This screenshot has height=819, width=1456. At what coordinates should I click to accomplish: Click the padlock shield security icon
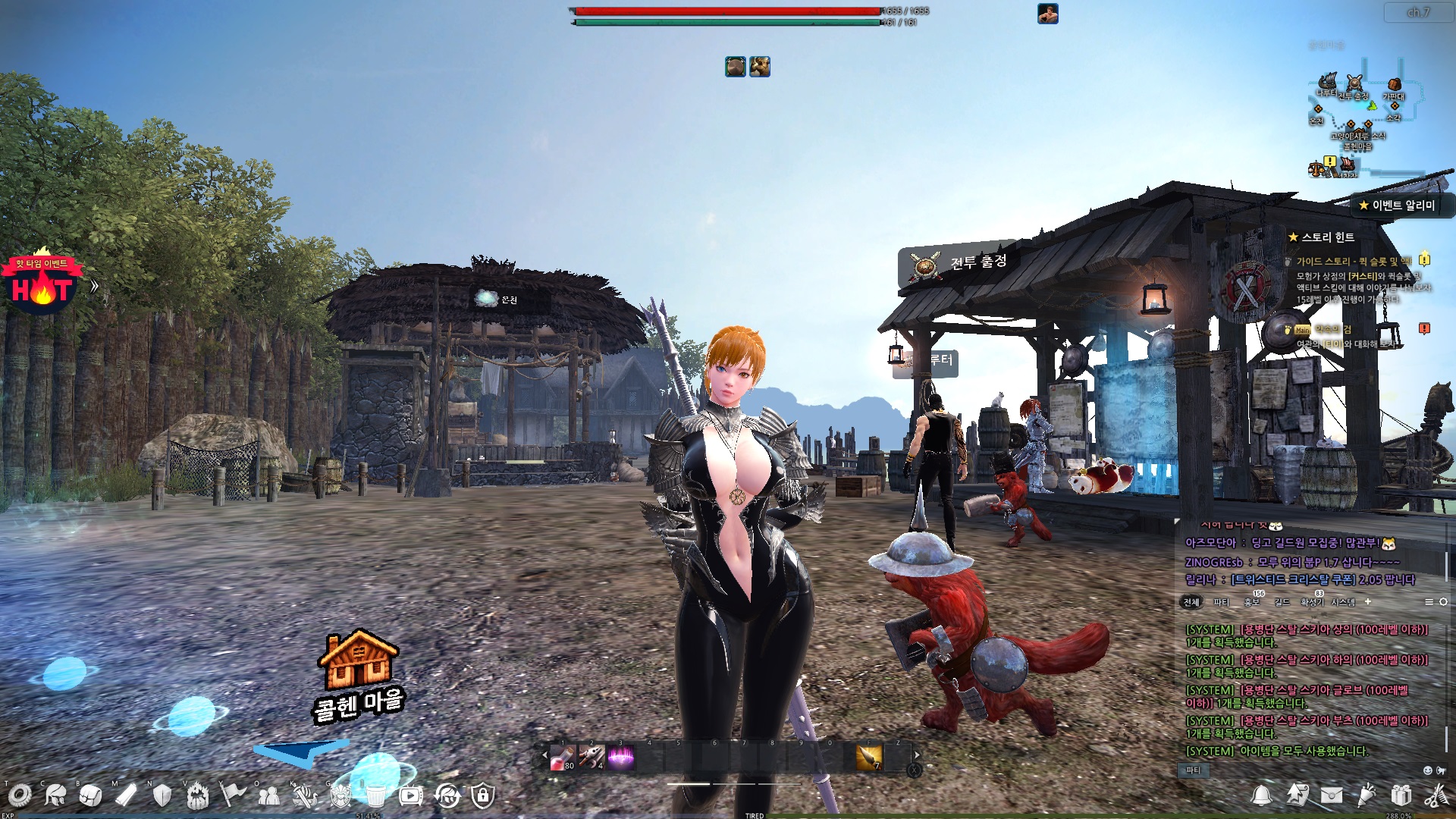pos(482,795)
